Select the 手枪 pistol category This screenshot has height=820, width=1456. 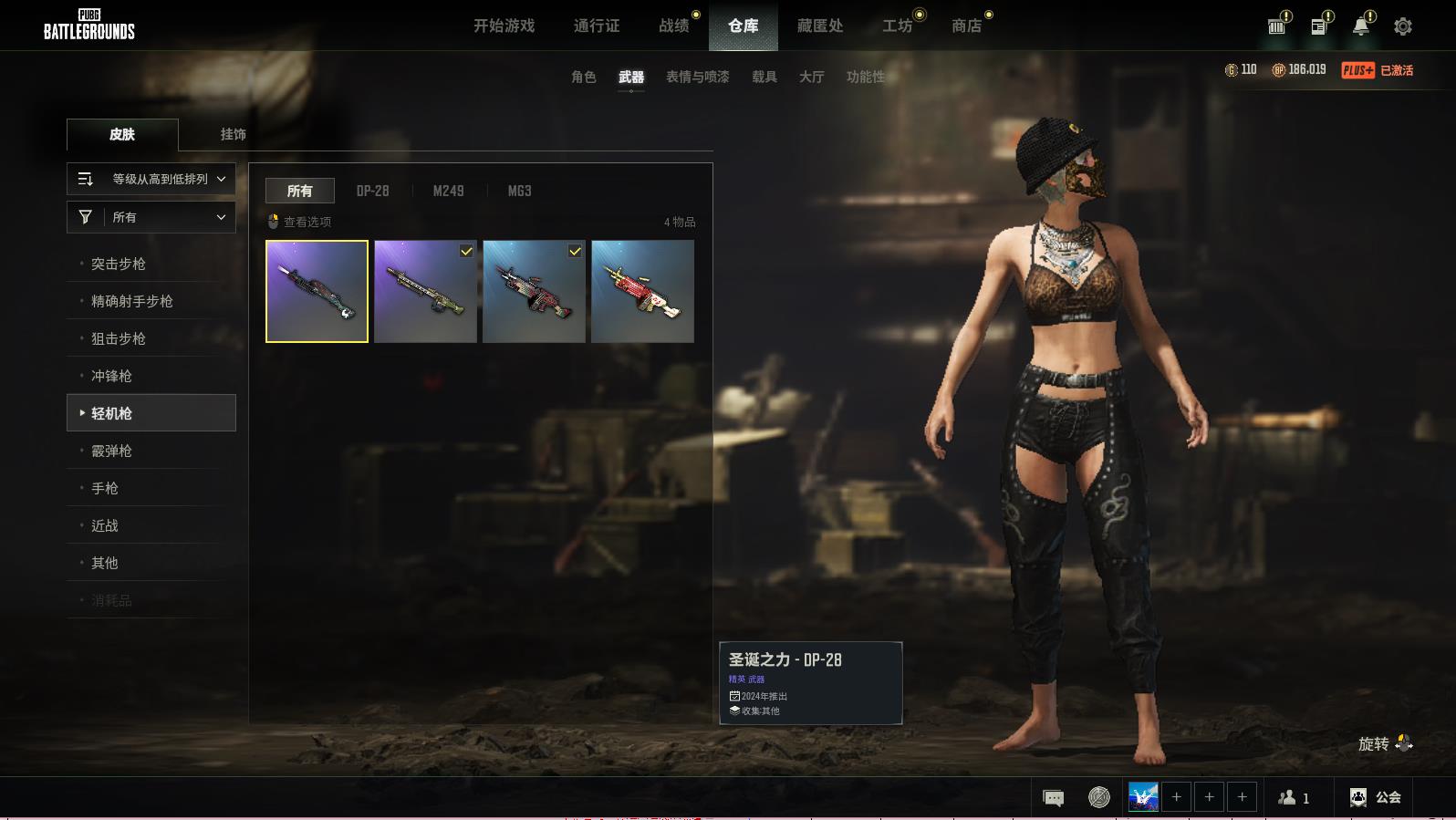click(105, 488)
